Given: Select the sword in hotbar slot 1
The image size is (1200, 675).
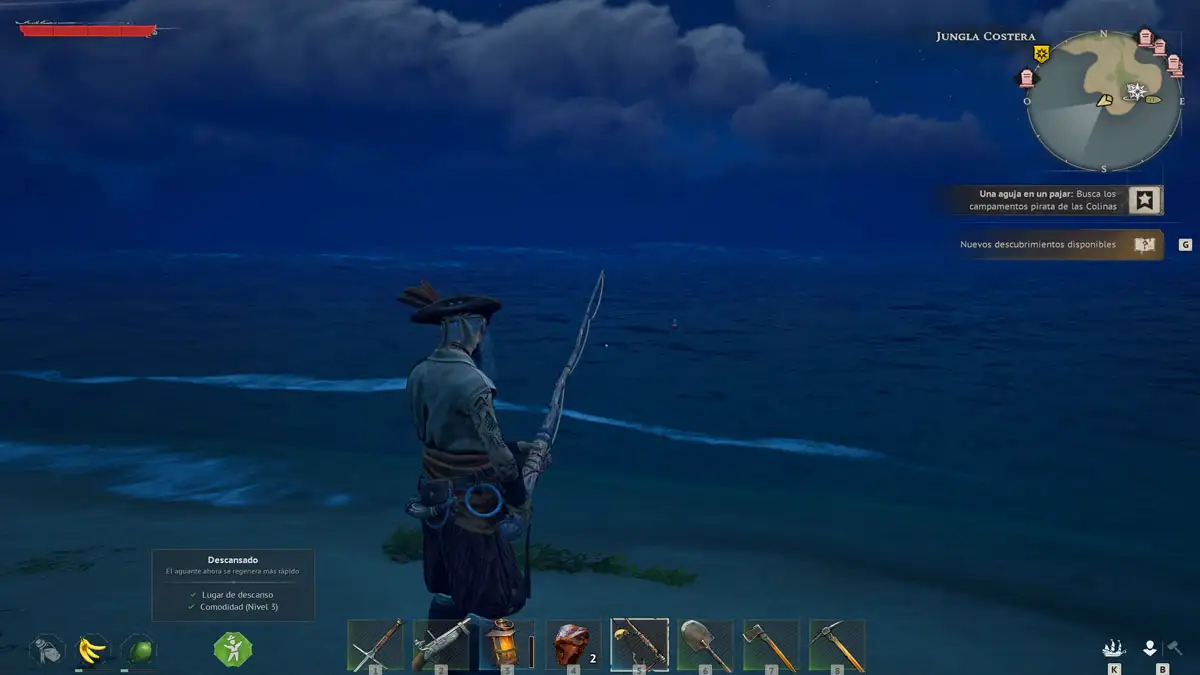Looking at the screenshot, I should coord(375,644).
